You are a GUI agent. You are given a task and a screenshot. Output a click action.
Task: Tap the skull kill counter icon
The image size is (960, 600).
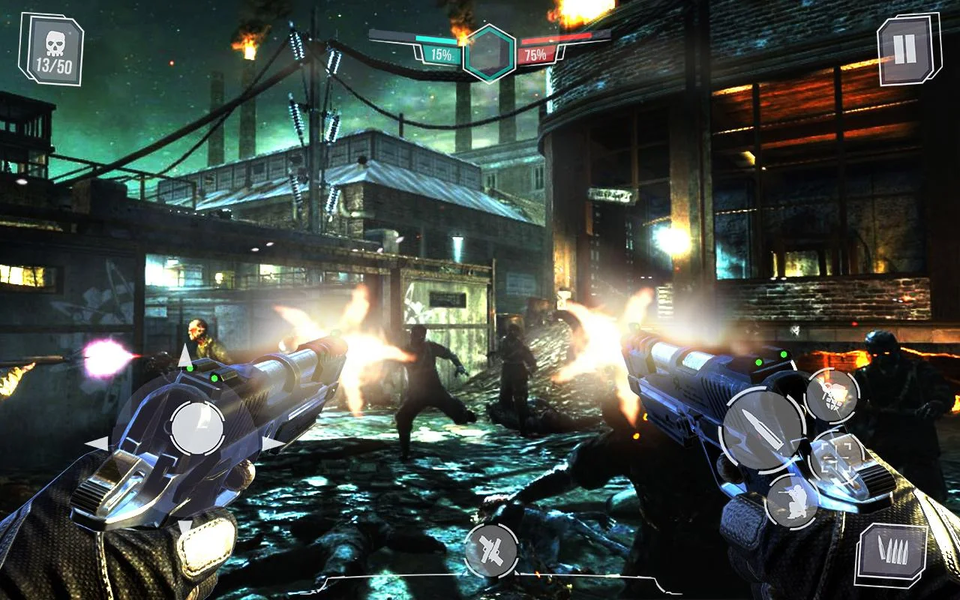click(x=50, y=48)
